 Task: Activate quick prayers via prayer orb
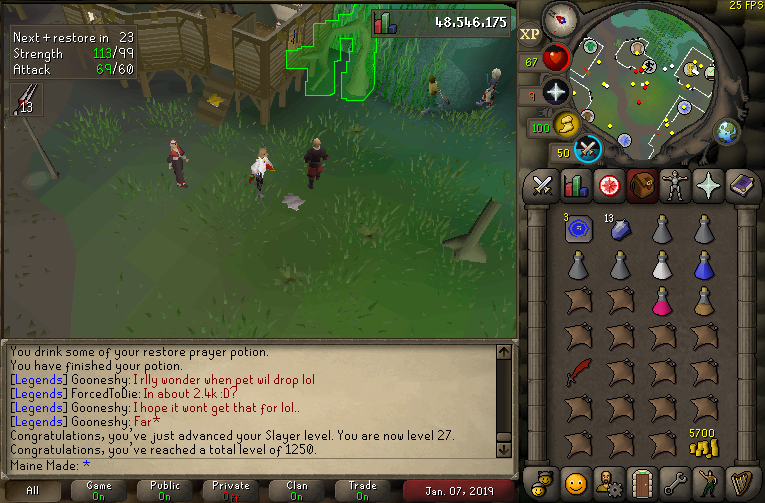[x=555, y=93]
